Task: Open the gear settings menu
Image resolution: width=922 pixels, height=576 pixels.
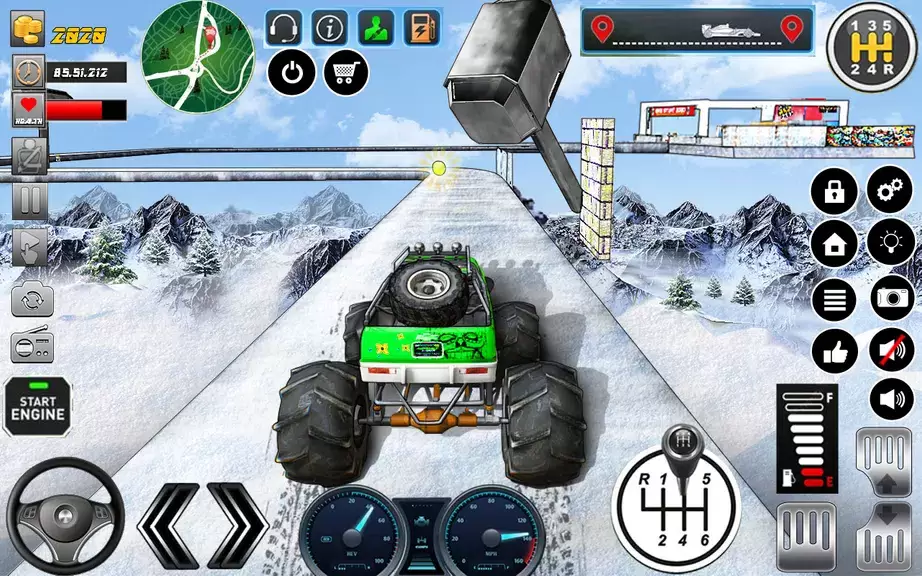Action: pos(887,191)
